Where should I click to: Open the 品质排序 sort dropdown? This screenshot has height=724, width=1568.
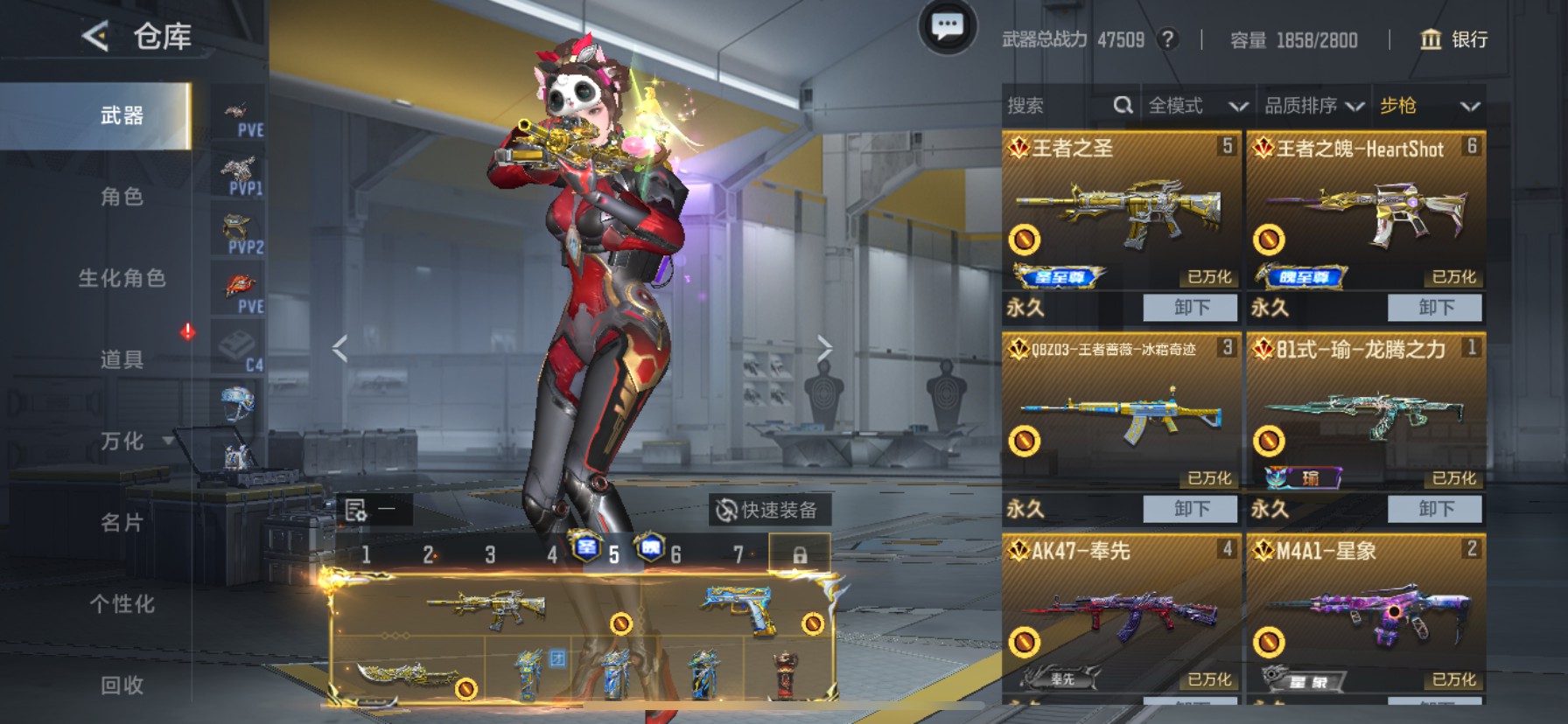(x=1313, y=106)
